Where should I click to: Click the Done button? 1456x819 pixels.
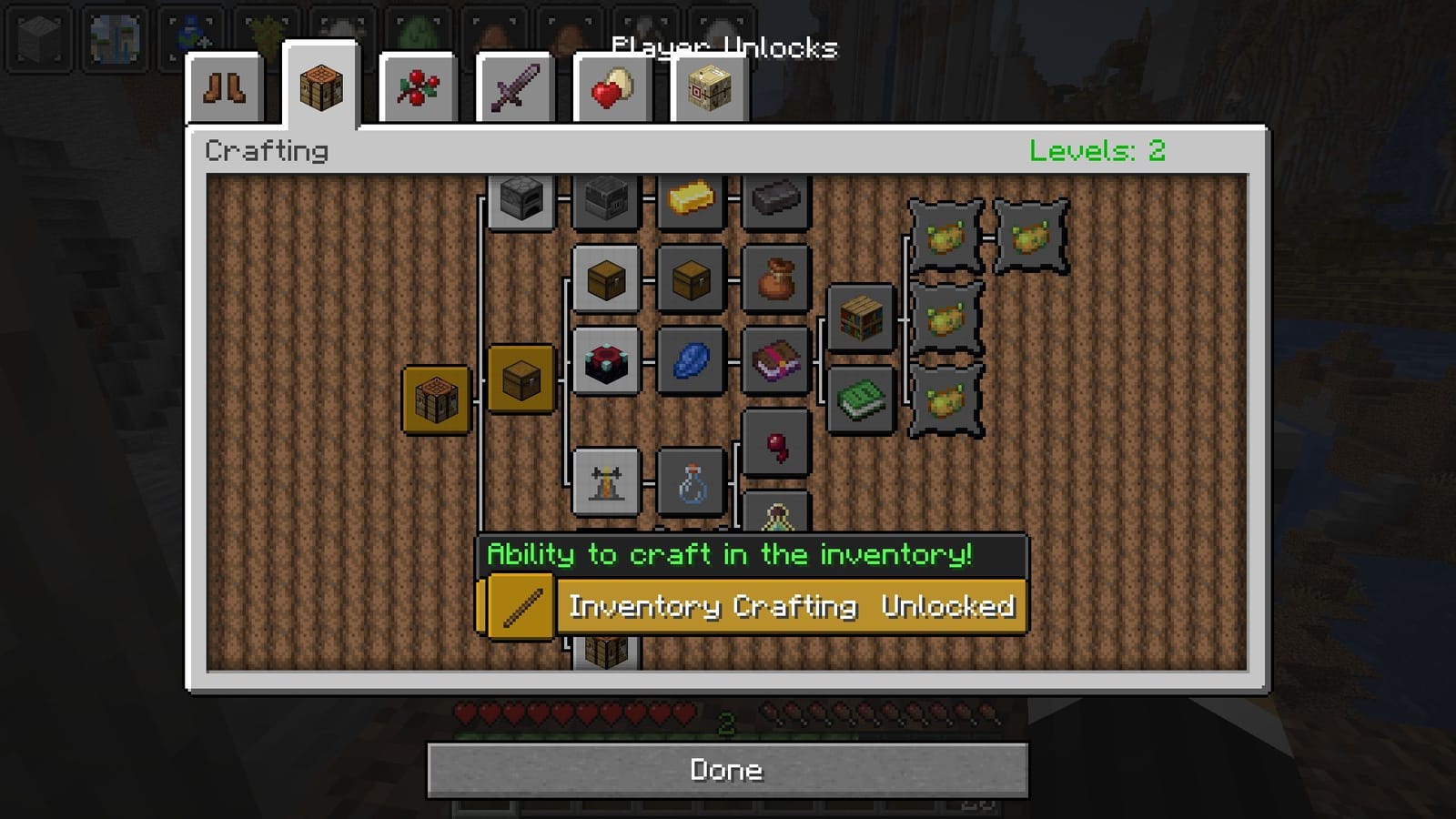pyautogui.click(x=727, y=770)
